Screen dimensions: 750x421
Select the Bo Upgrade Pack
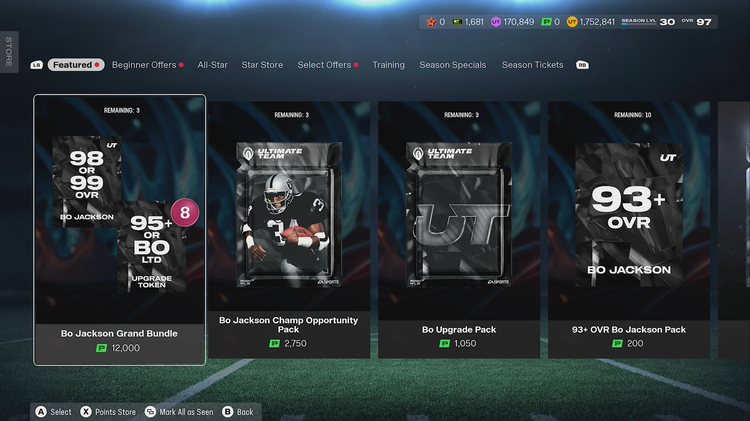pos(458,230)
